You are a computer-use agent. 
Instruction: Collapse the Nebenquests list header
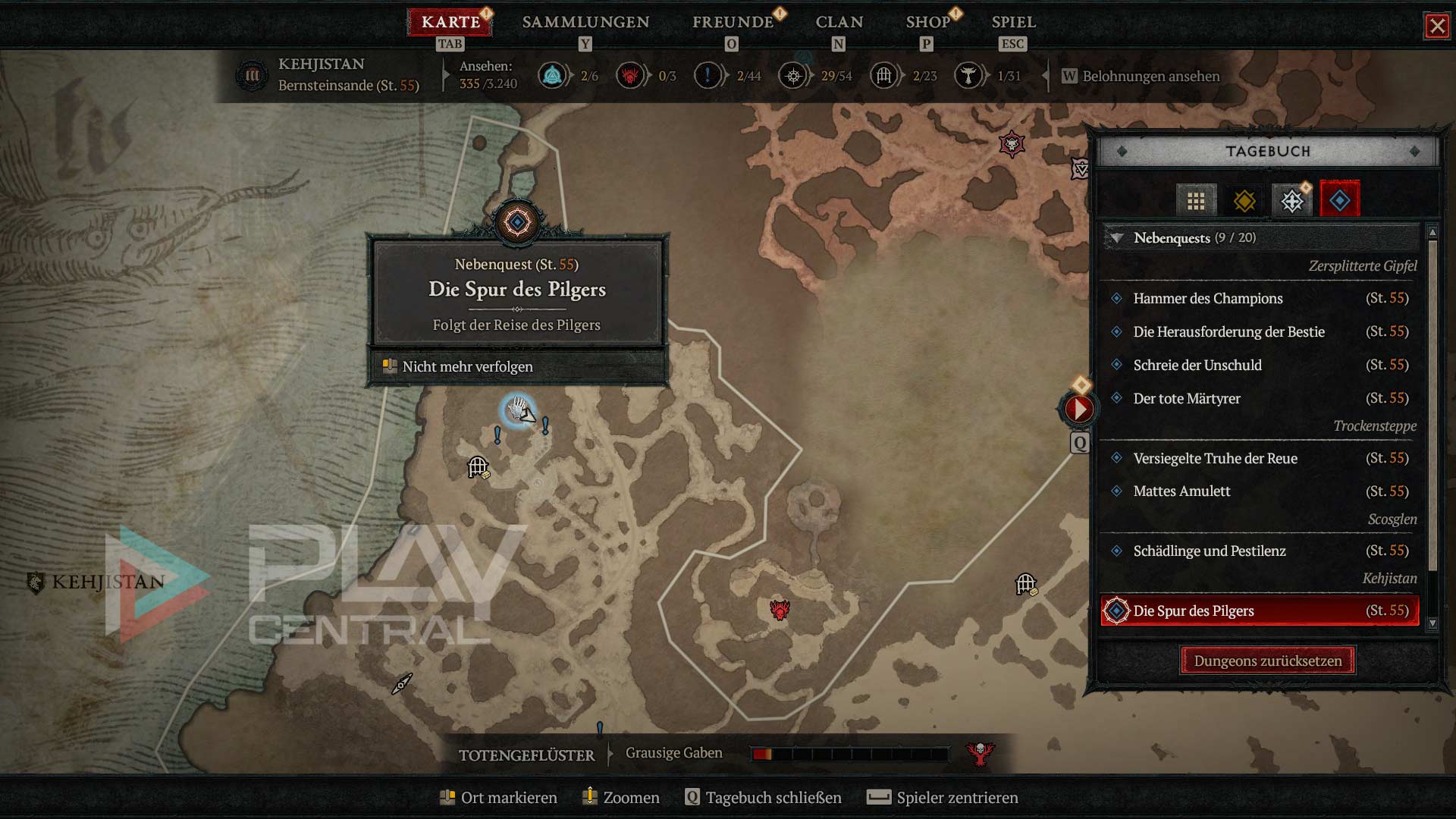point(1117,238)
